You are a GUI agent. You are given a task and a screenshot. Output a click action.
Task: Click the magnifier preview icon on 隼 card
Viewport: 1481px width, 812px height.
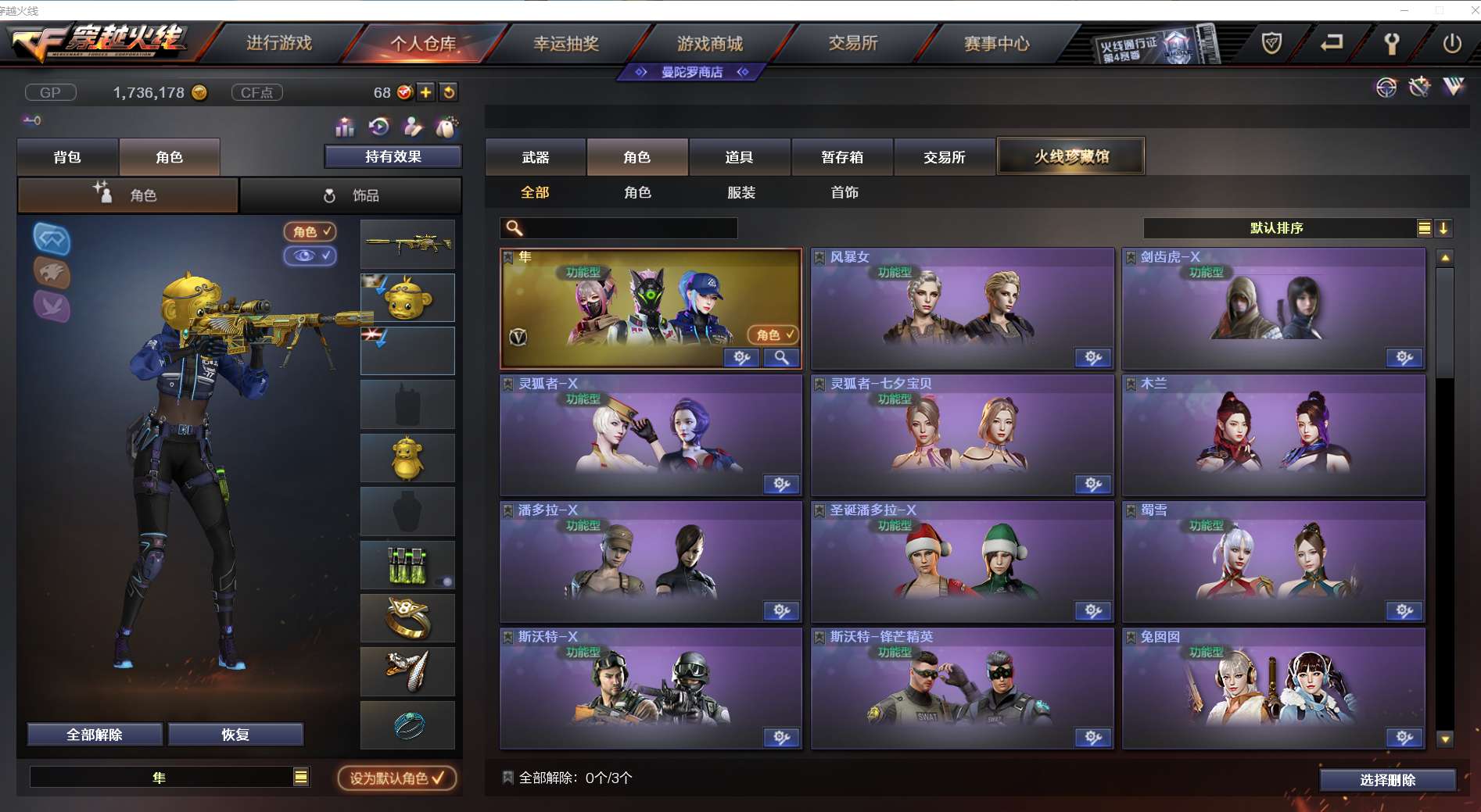click(x=782, y=357)
